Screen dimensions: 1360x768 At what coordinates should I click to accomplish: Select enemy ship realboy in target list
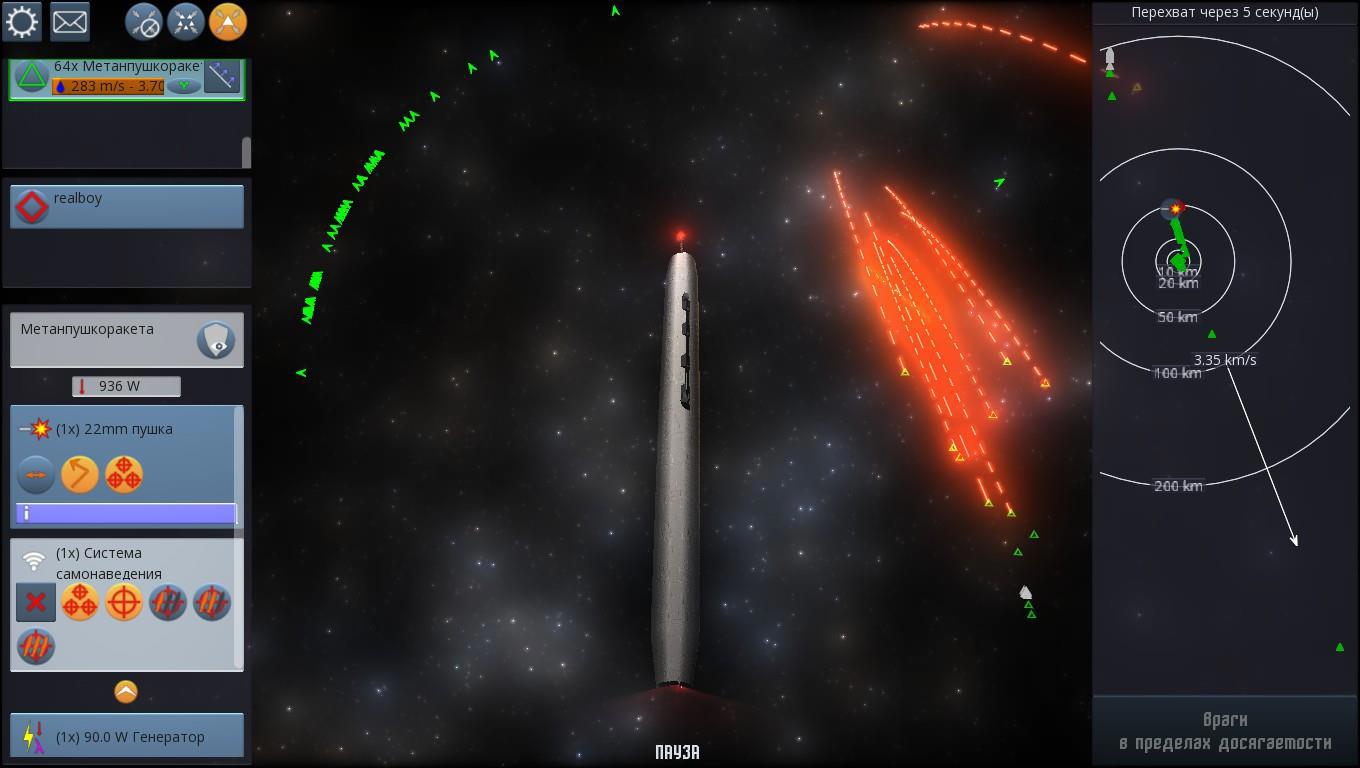(126, 206)
